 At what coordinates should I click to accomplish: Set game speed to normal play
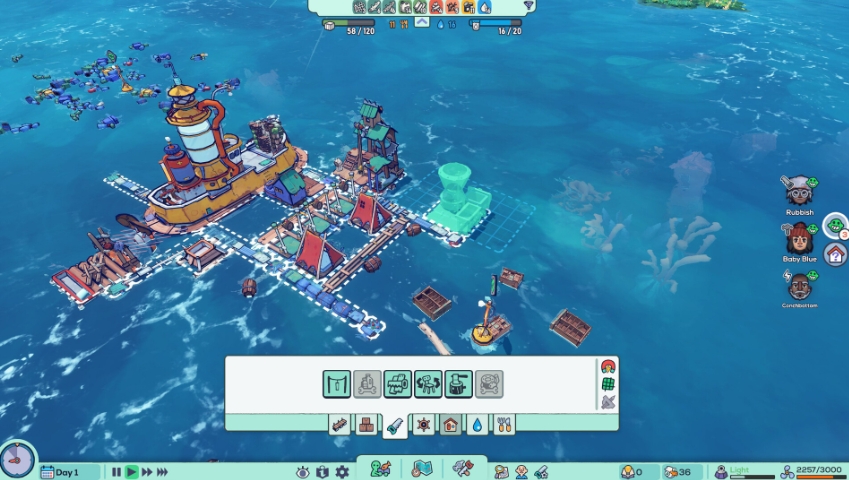[131, 472]
